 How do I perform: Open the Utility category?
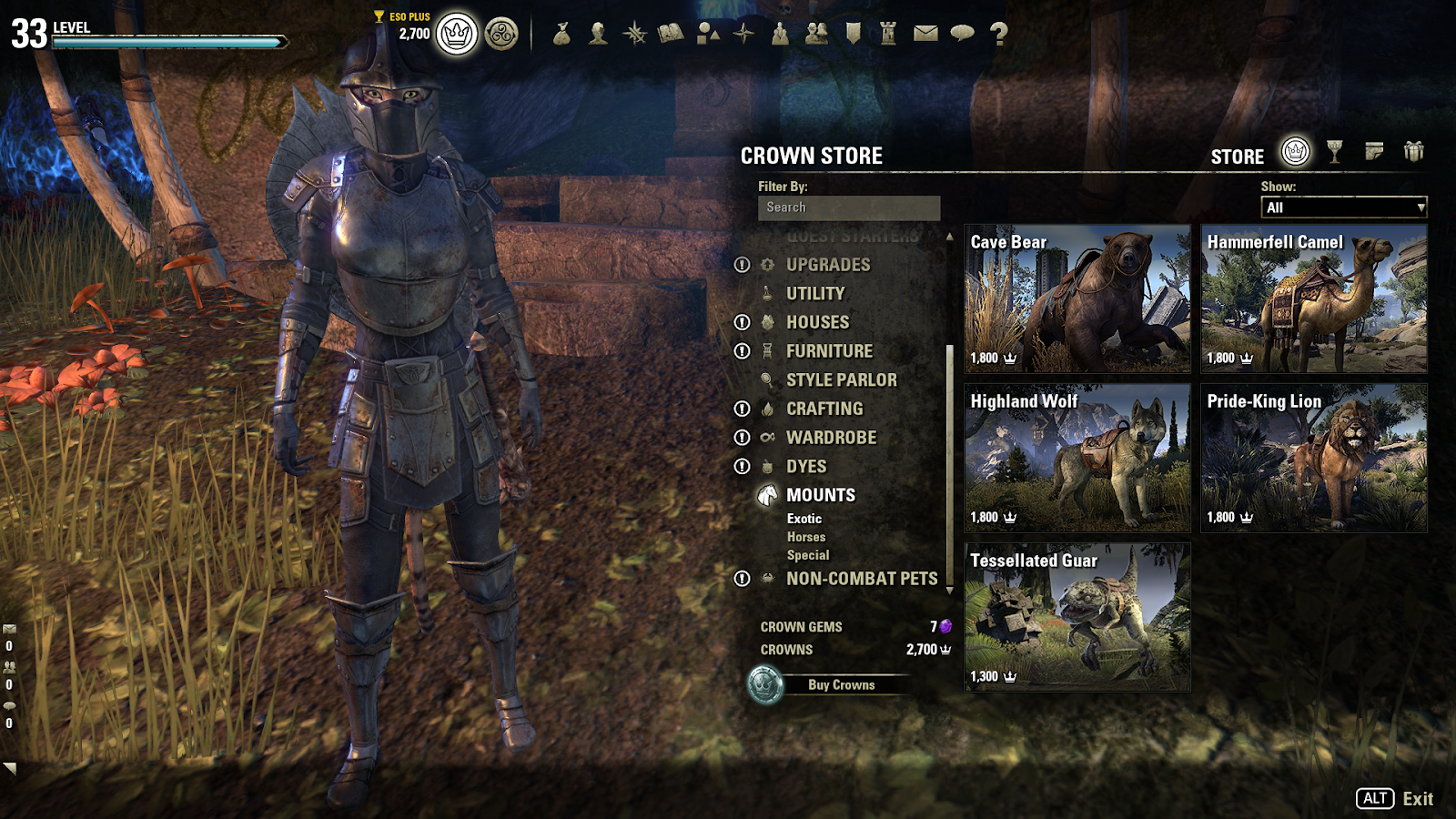pyautogui.click(x=815, y=294)
